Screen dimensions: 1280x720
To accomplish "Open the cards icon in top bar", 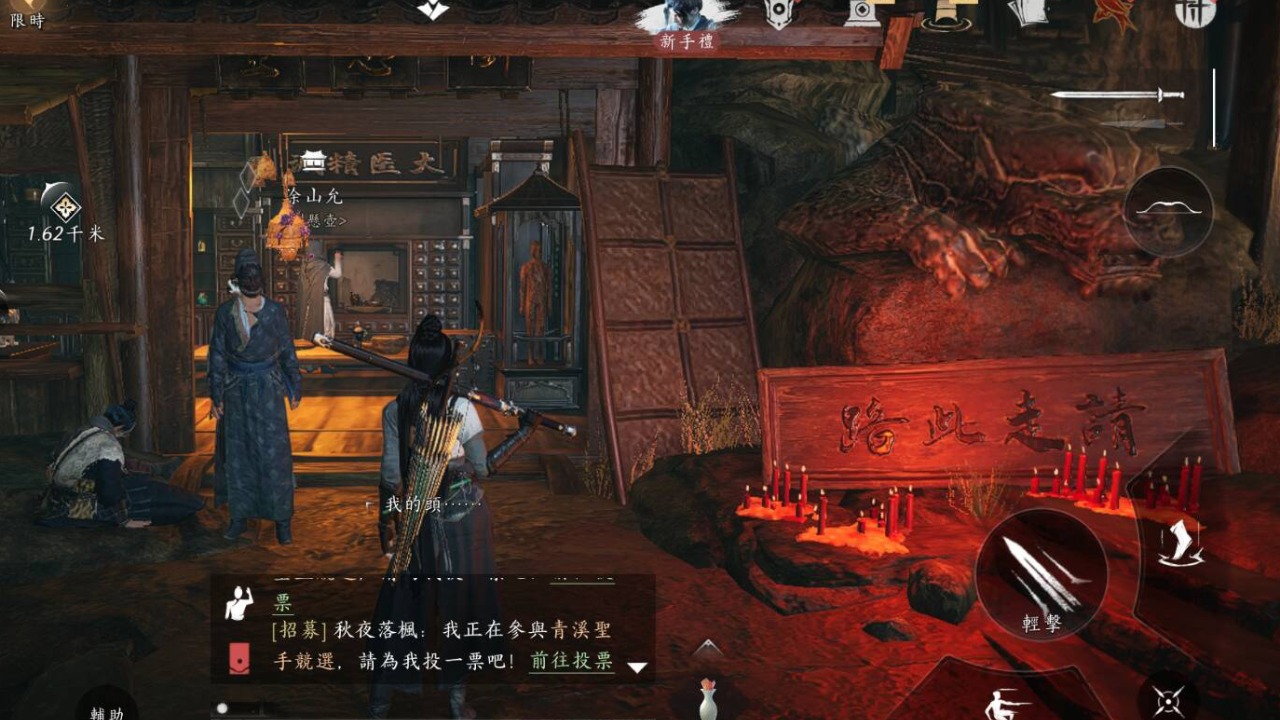I will coord(1027,12).
